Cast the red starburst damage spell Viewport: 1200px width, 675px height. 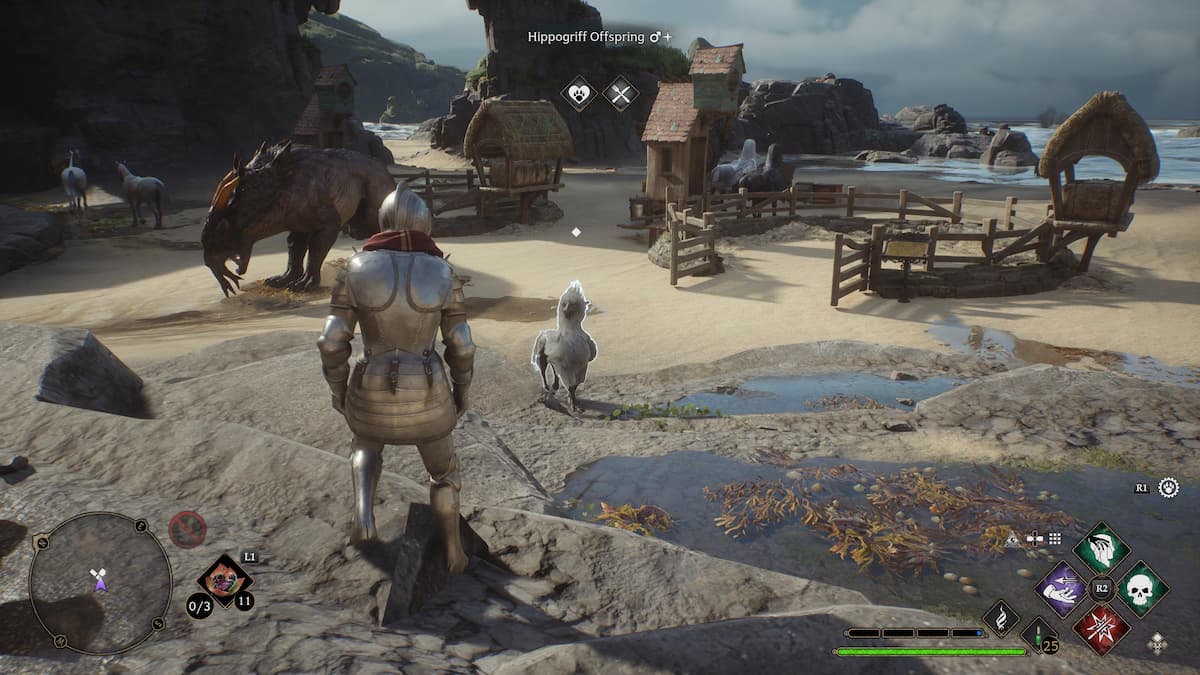pyautogui.click(x=1101, y=629)
